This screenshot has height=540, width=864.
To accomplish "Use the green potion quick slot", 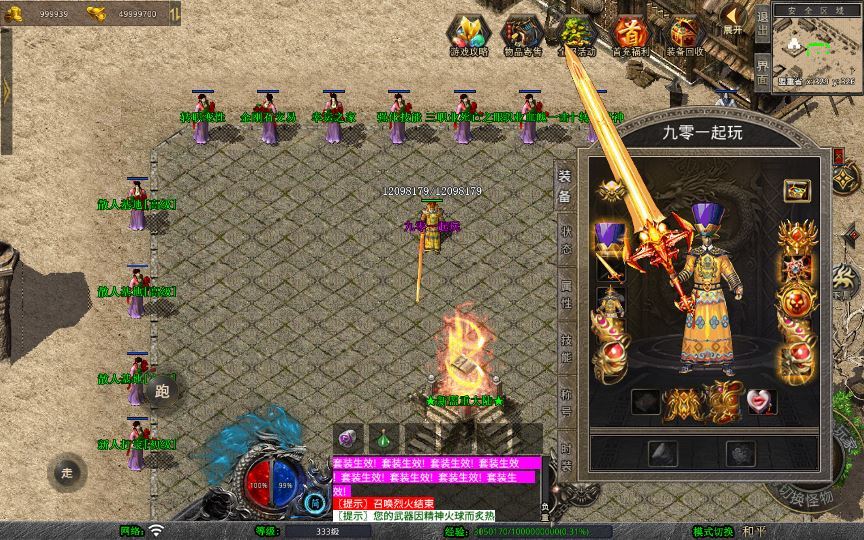I will [384, 438].
